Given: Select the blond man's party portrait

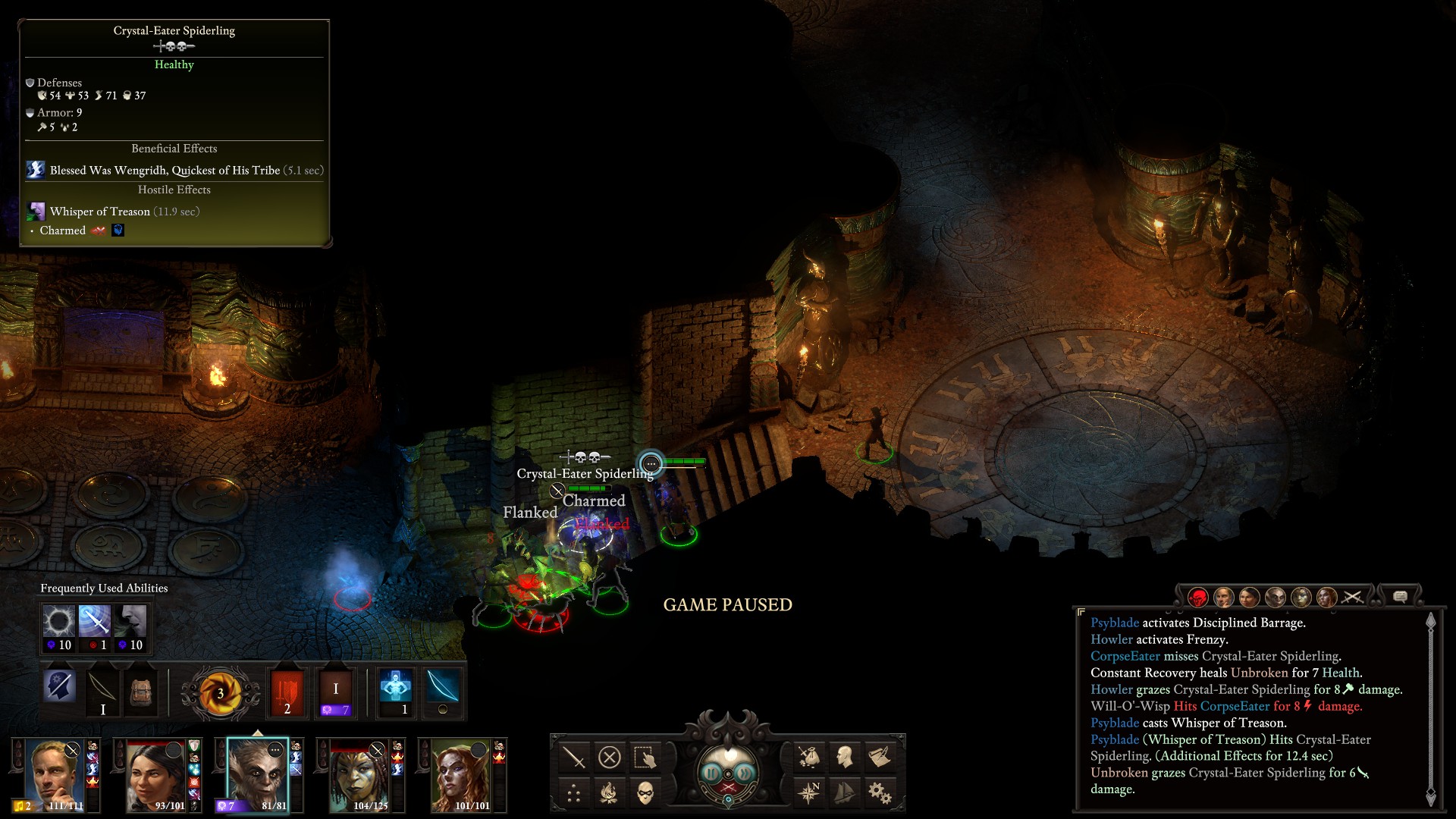Looking at the screenshot, I should click(55, 775).
